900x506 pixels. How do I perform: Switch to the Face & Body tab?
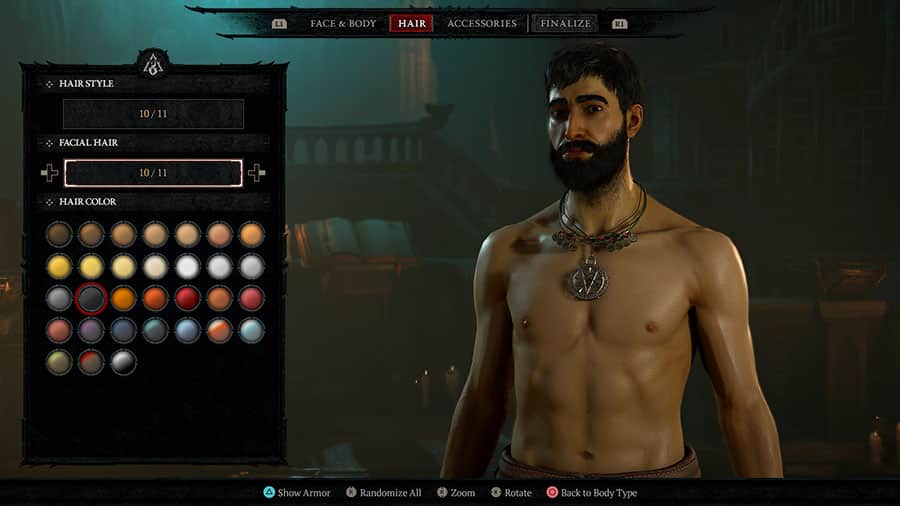[x=342, y=23]
